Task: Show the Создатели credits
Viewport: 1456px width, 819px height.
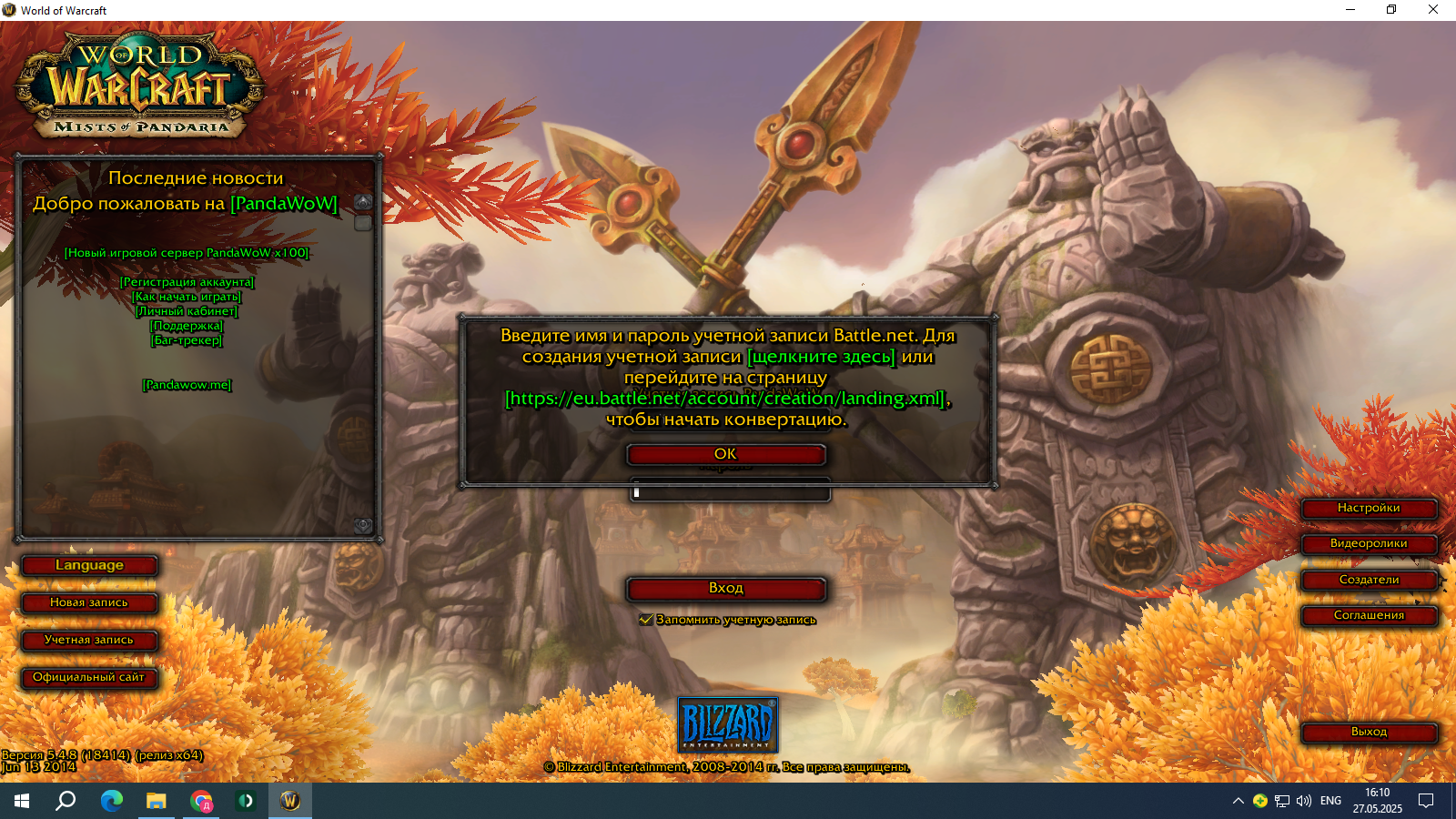Action: [1369, 580]
